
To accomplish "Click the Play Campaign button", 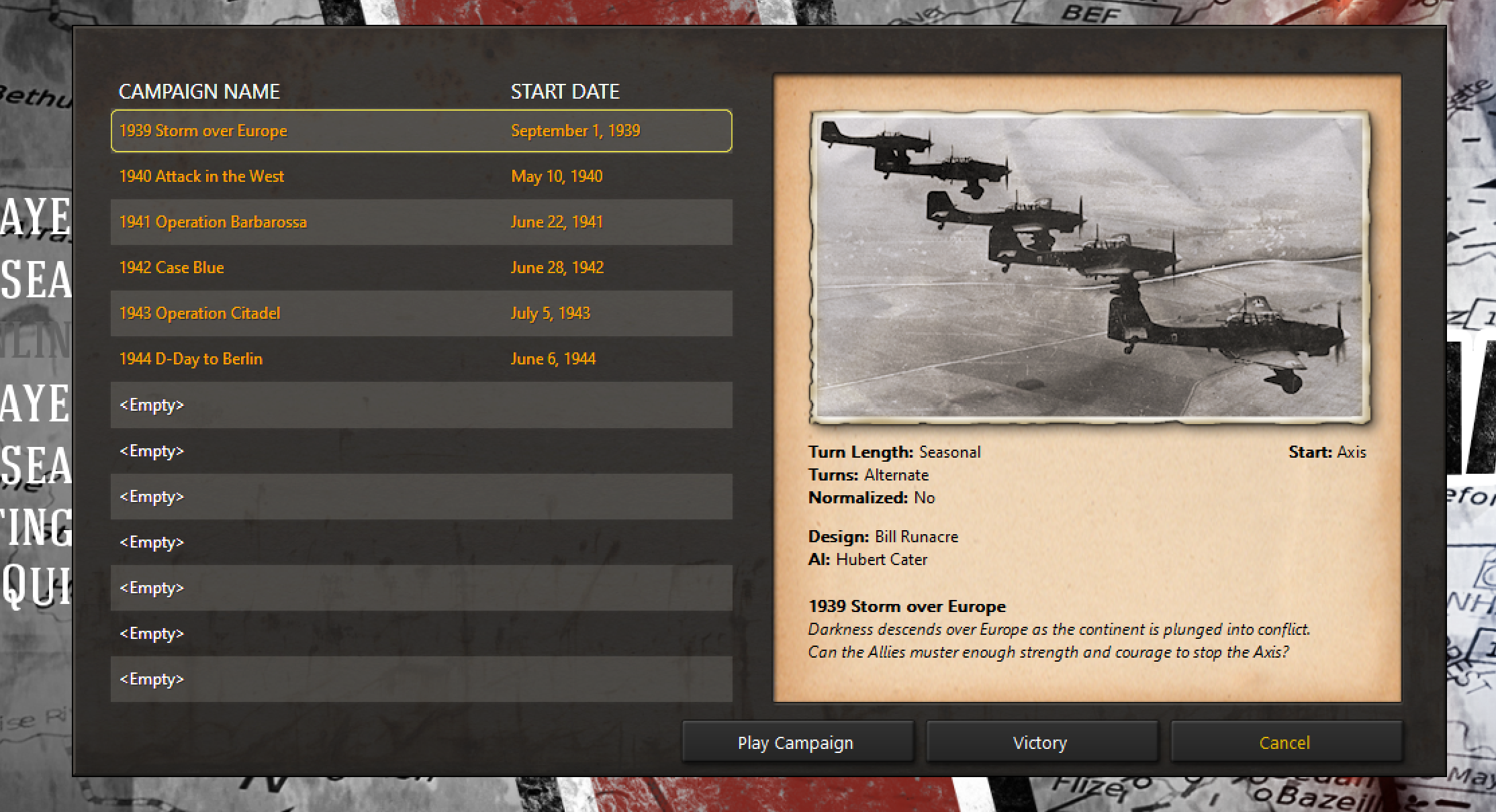I will [x=796, y=742].
